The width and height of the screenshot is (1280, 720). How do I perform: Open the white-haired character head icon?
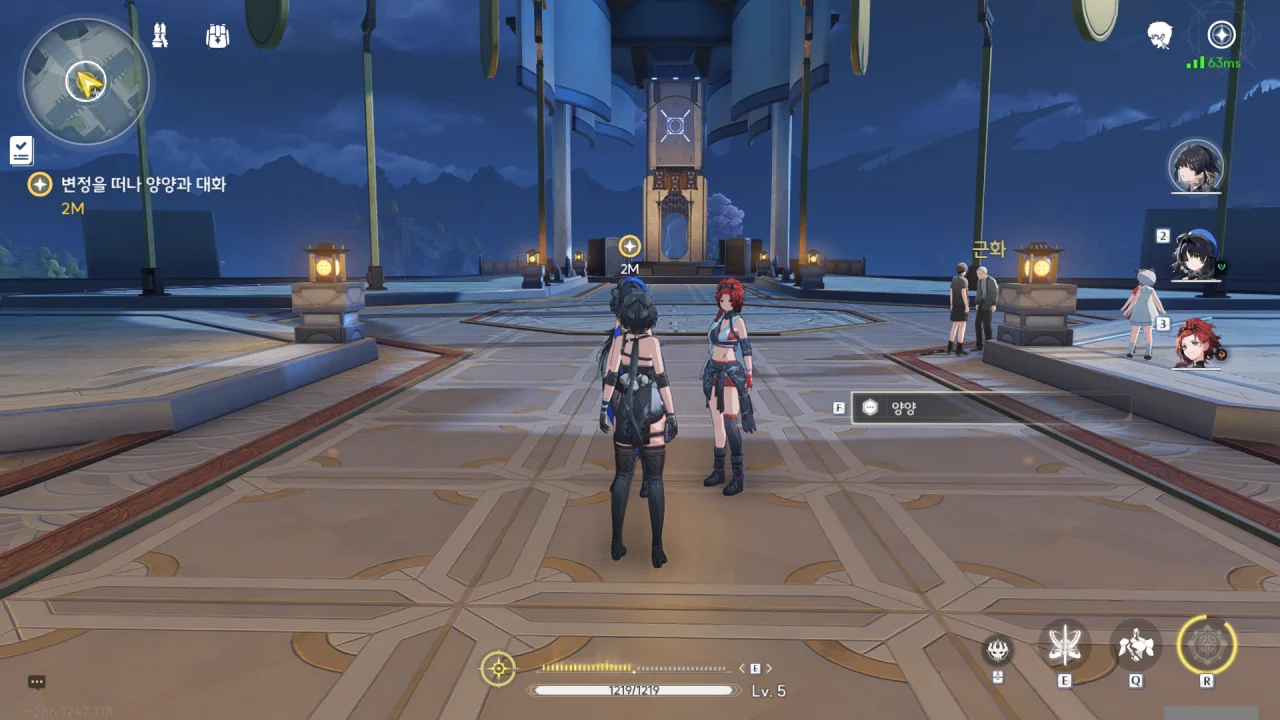point(1159,35)
